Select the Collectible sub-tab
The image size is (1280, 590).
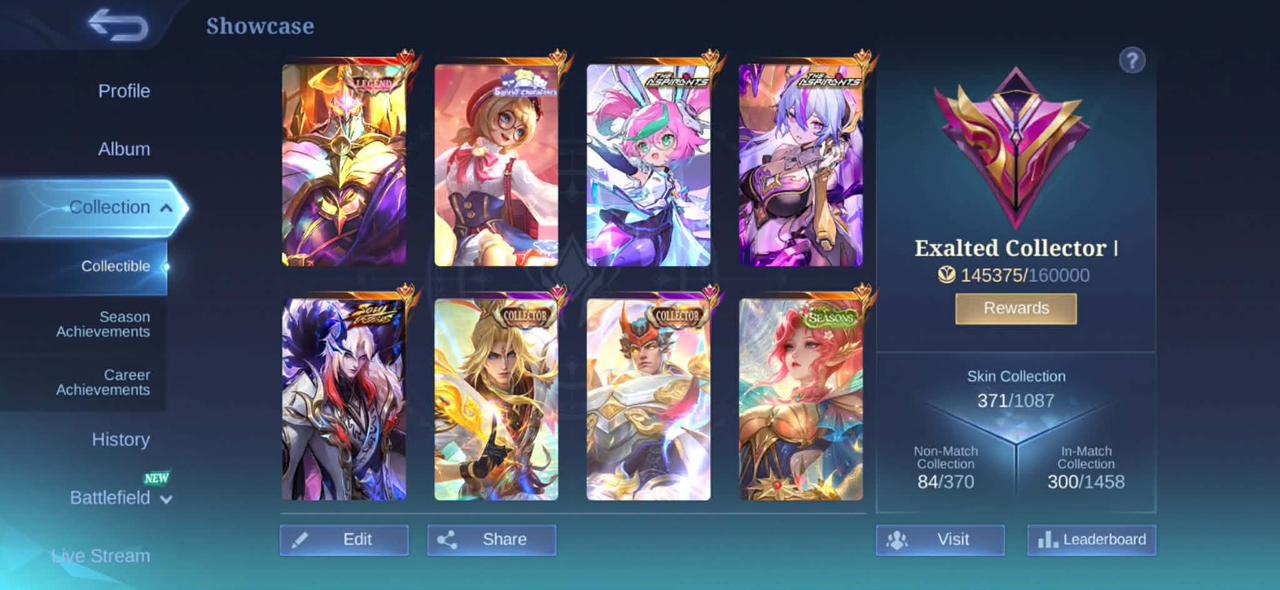coord(116,266)
